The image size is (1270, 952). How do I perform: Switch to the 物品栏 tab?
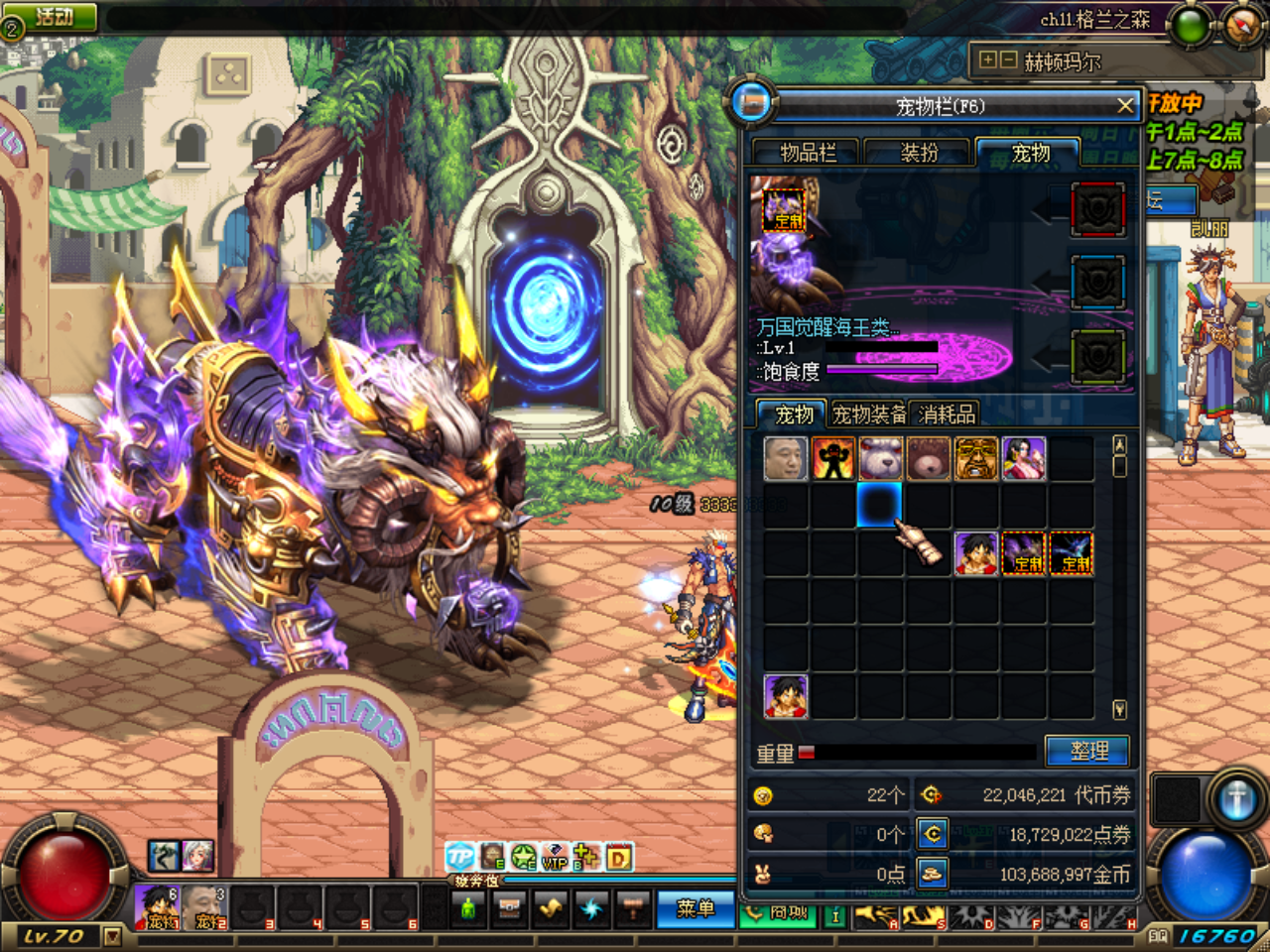tap(806, 153)
